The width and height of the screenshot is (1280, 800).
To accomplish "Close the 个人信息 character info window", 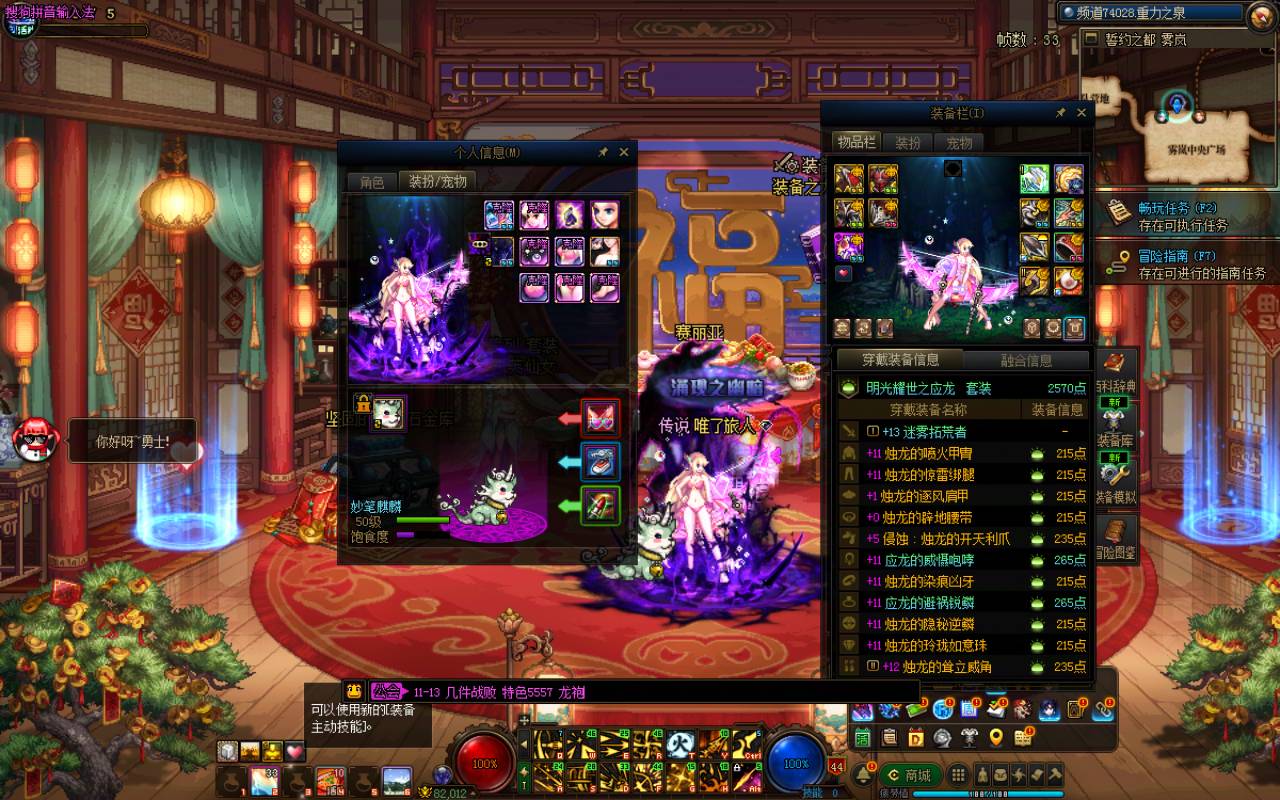I will (624, 152).
